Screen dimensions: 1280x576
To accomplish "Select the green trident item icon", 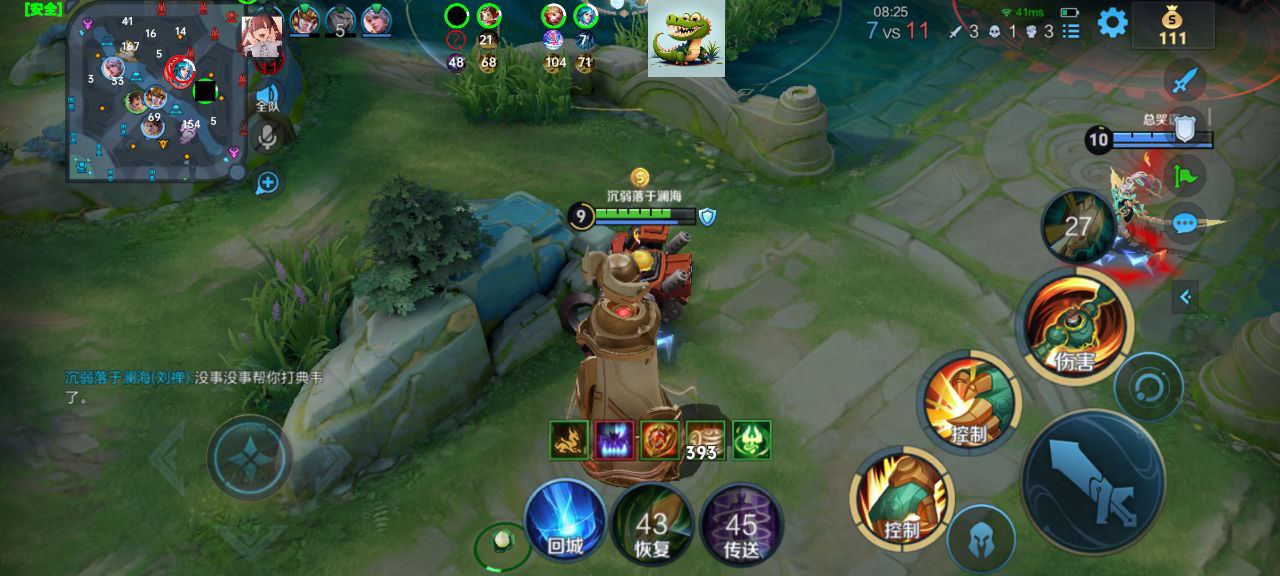I will 751,440.
